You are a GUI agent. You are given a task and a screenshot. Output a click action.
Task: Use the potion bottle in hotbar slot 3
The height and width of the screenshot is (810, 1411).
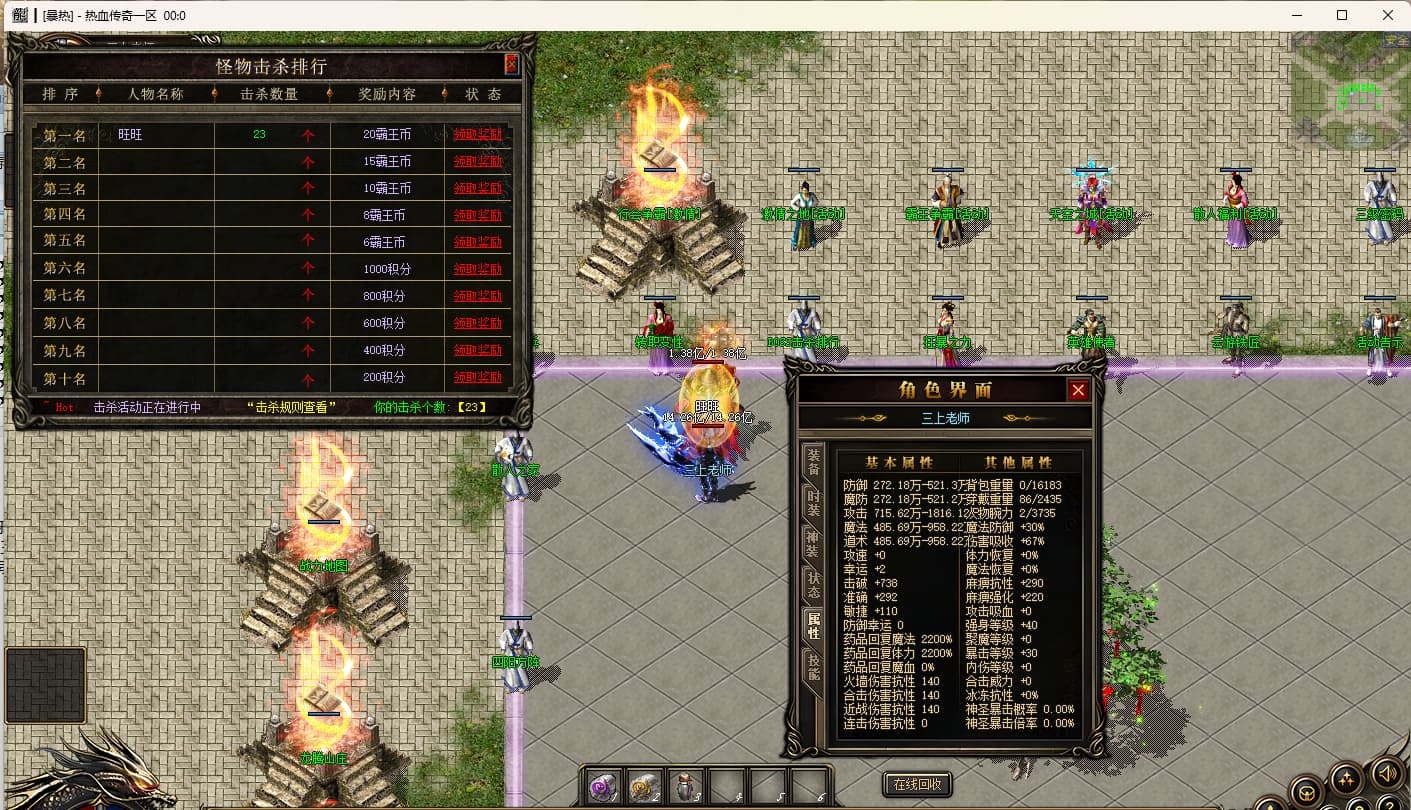(x=686, y=786)
